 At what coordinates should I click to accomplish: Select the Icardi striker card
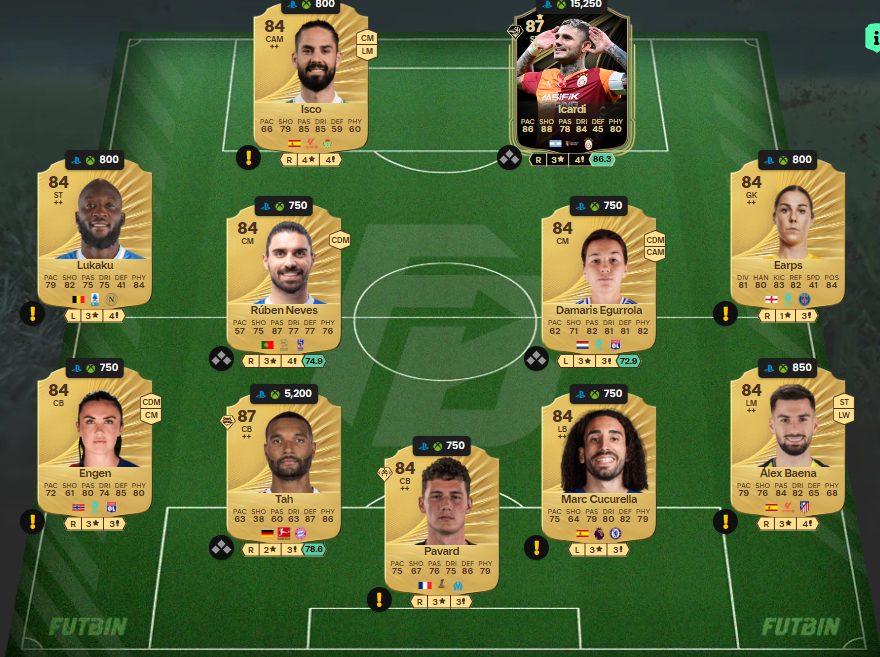[x=571, y=80]
